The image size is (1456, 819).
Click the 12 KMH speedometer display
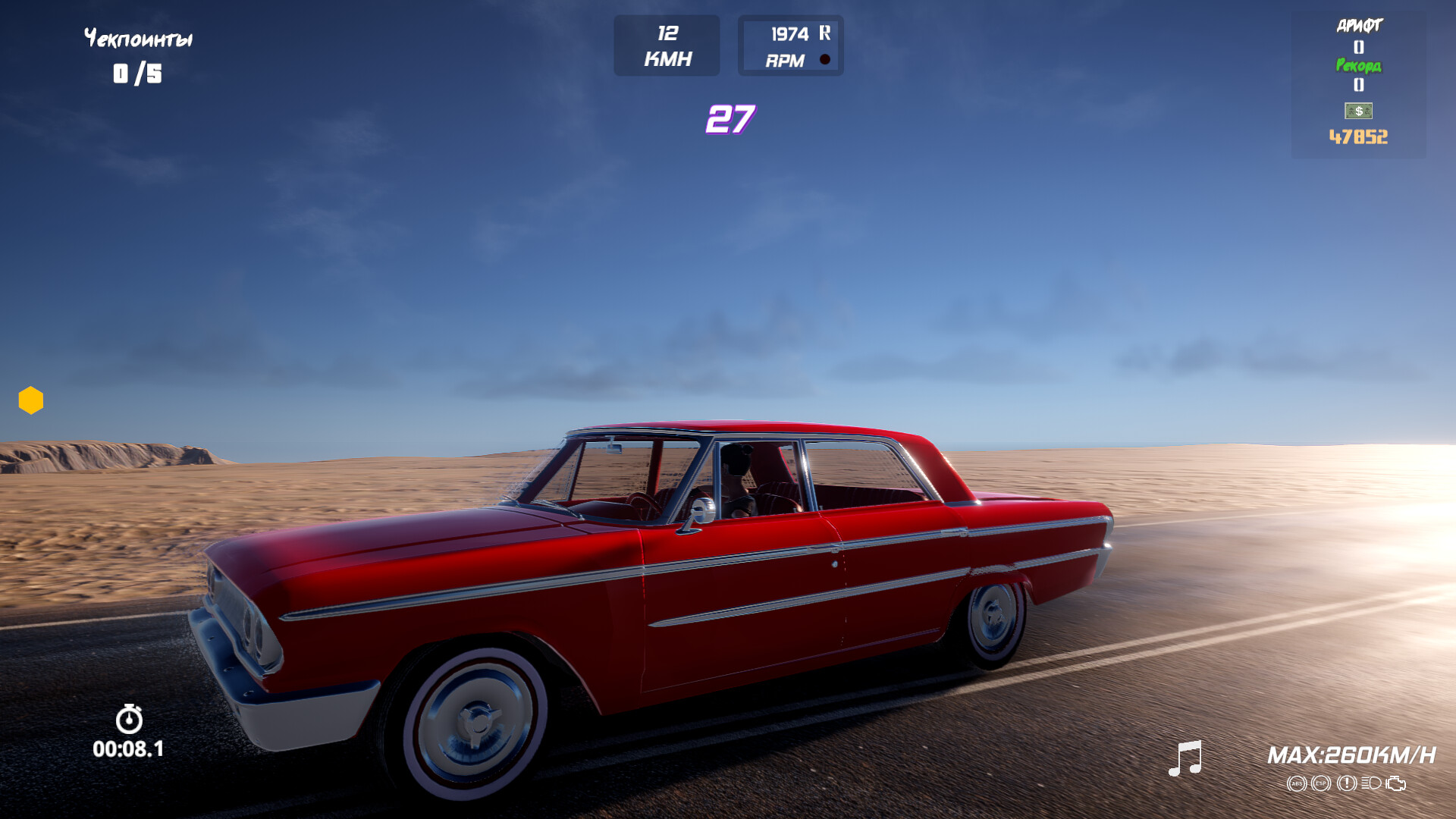click(x=667, y=44)
